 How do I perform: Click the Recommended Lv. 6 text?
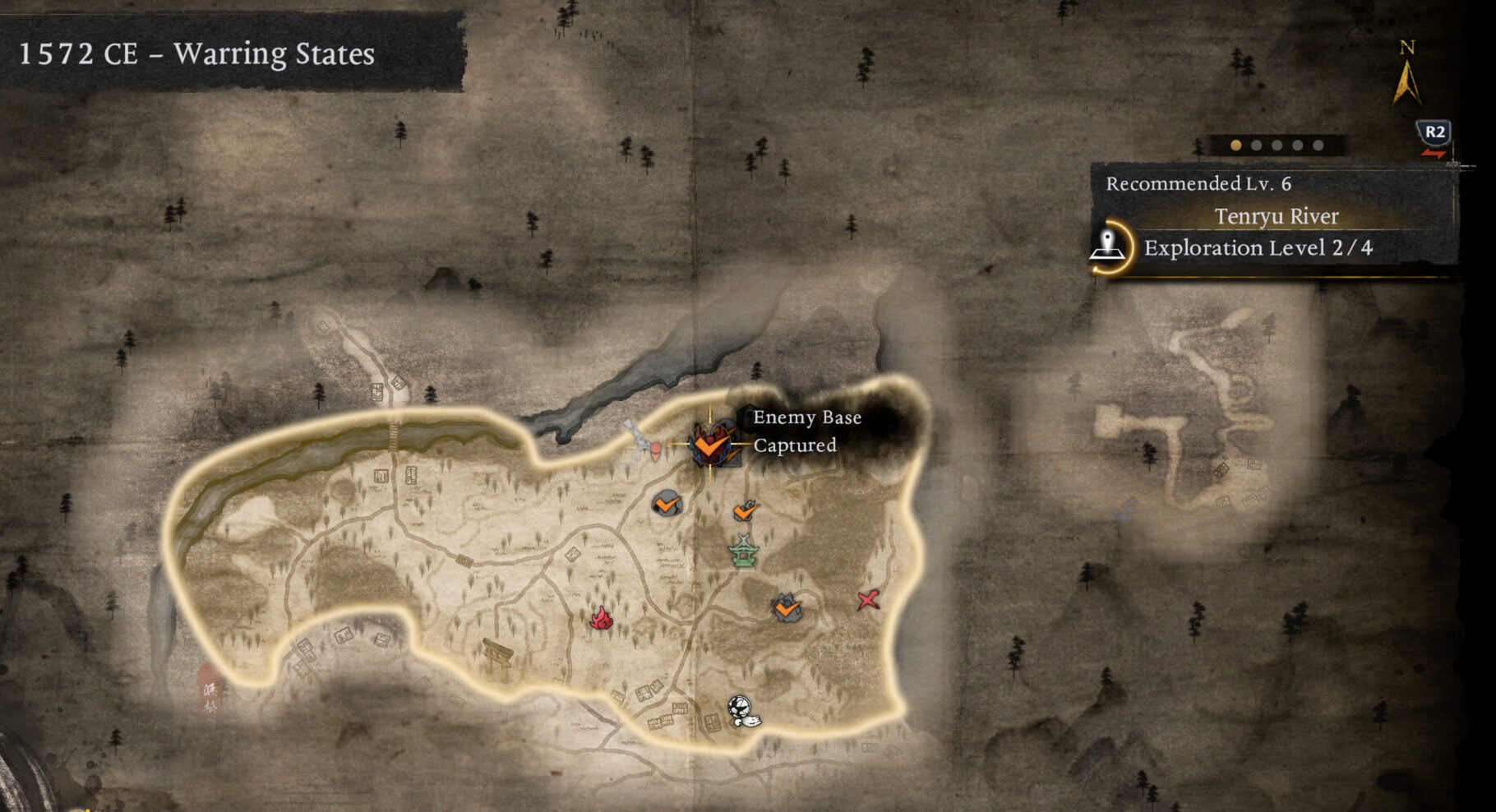coord(1200,186)
